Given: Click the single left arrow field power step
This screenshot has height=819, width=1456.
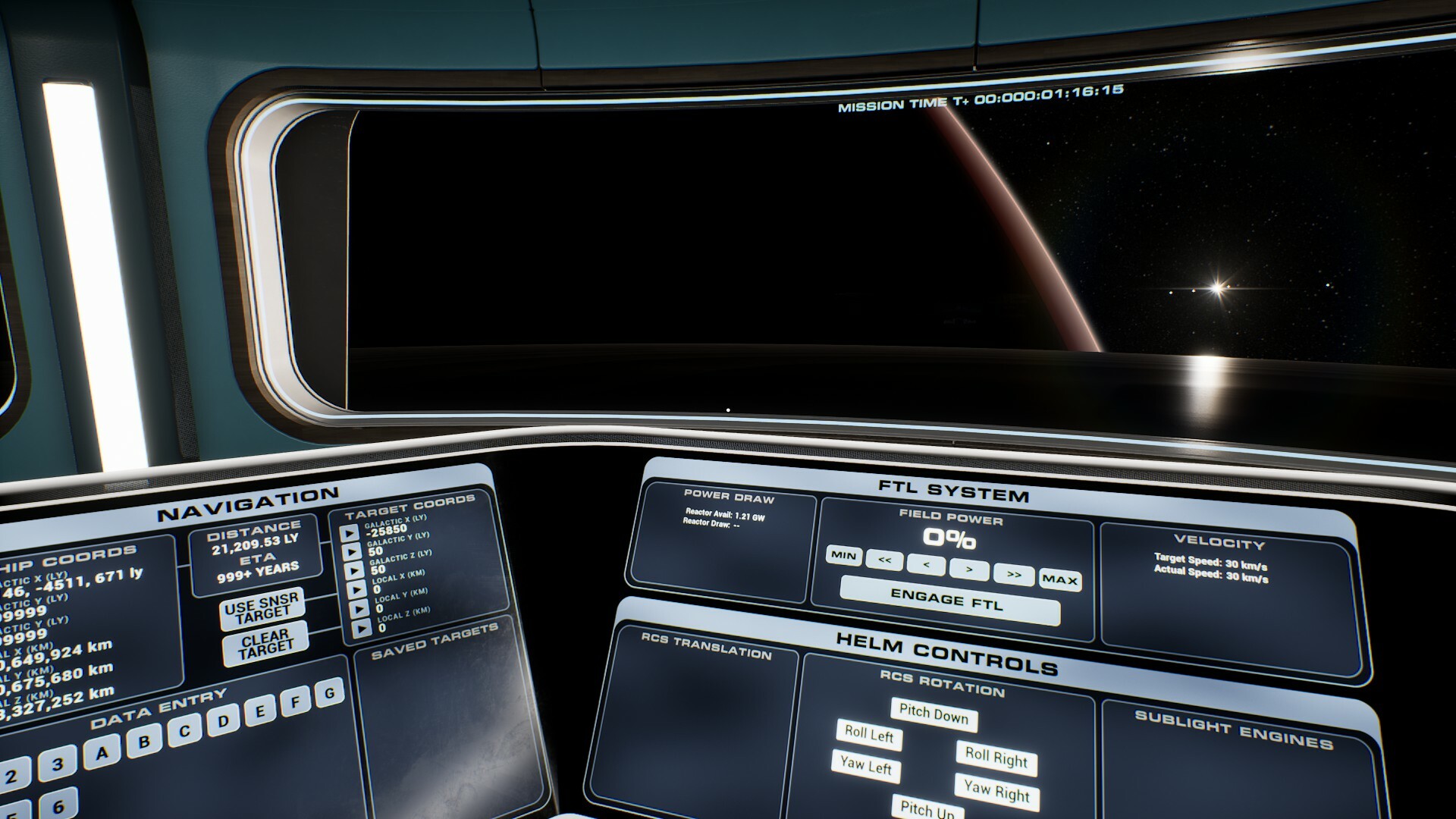Looking at the screenshot, I should click(927, 564).
